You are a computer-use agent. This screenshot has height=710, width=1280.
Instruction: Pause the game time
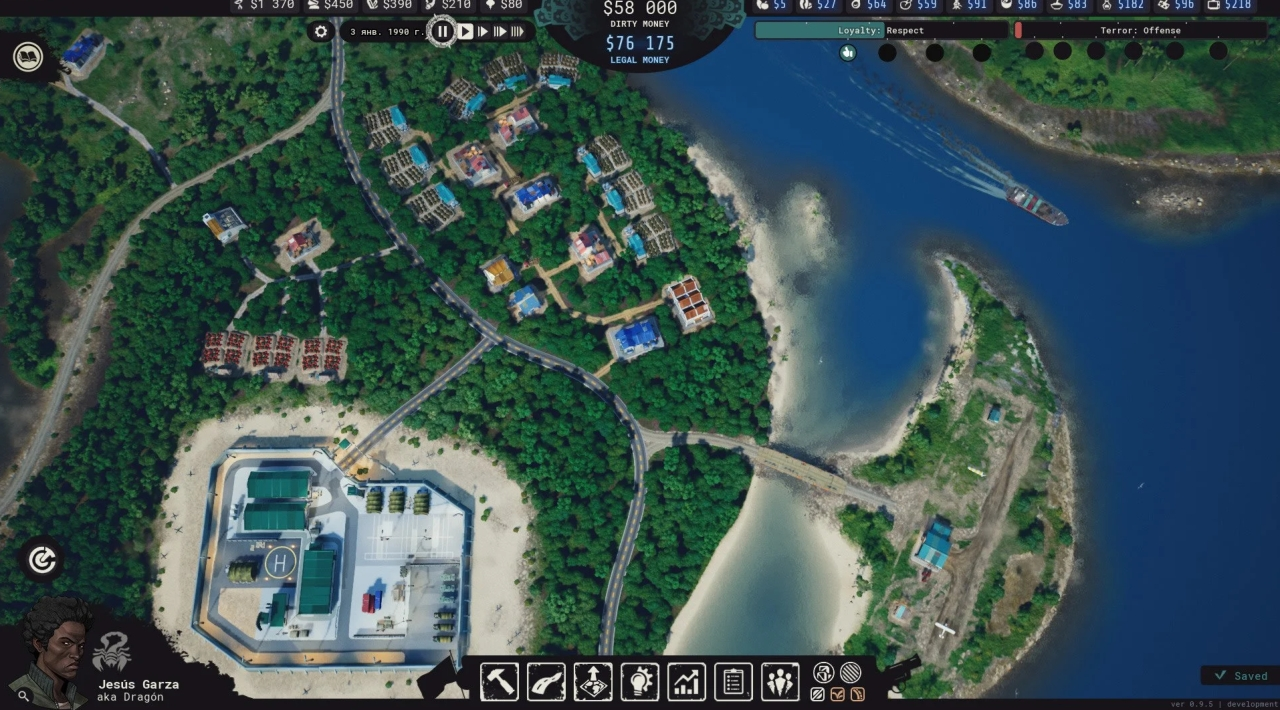tap(442, 32)
